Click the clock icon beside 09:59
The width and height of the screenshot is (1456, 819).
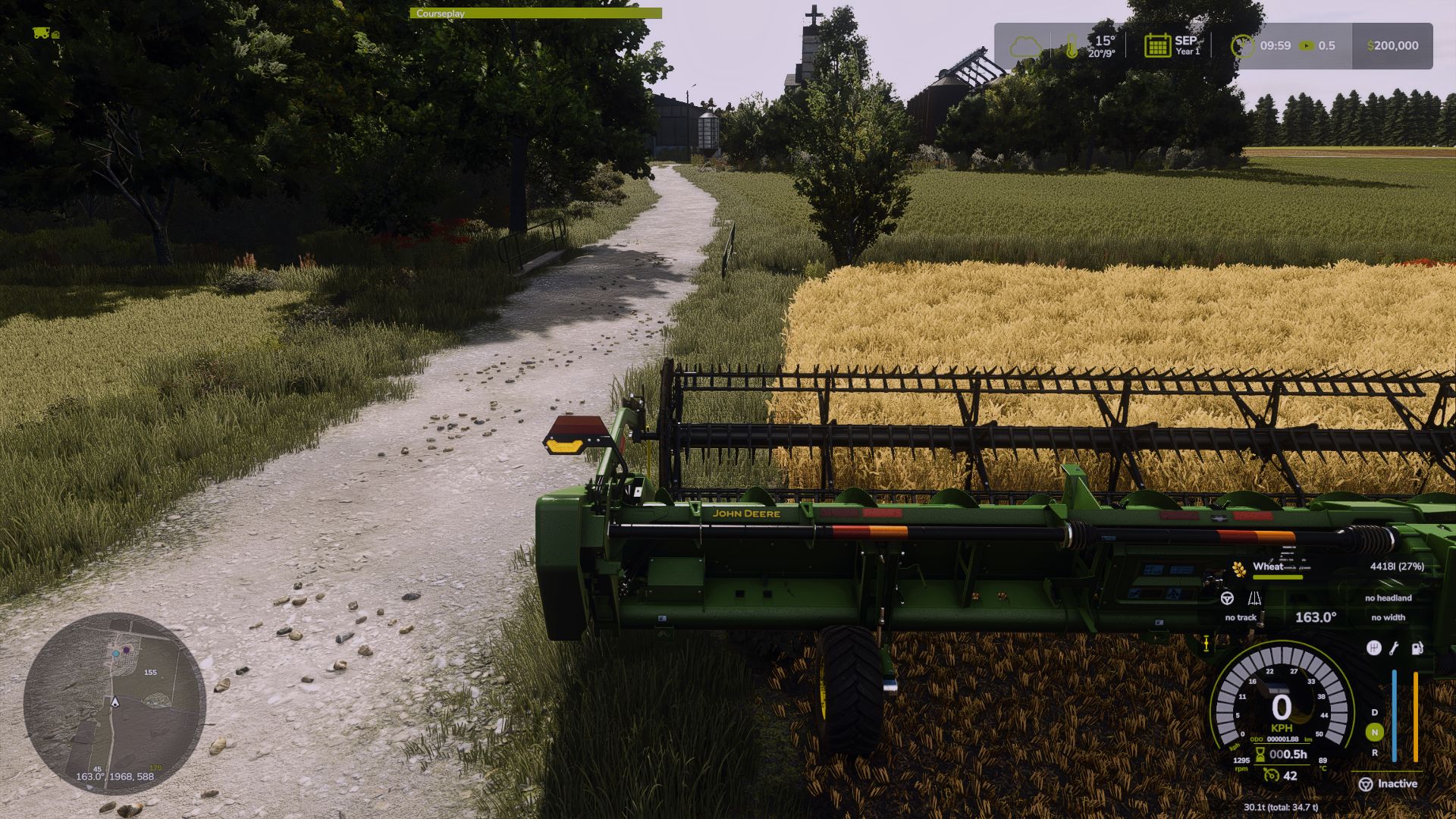(x=1242, y=45)
